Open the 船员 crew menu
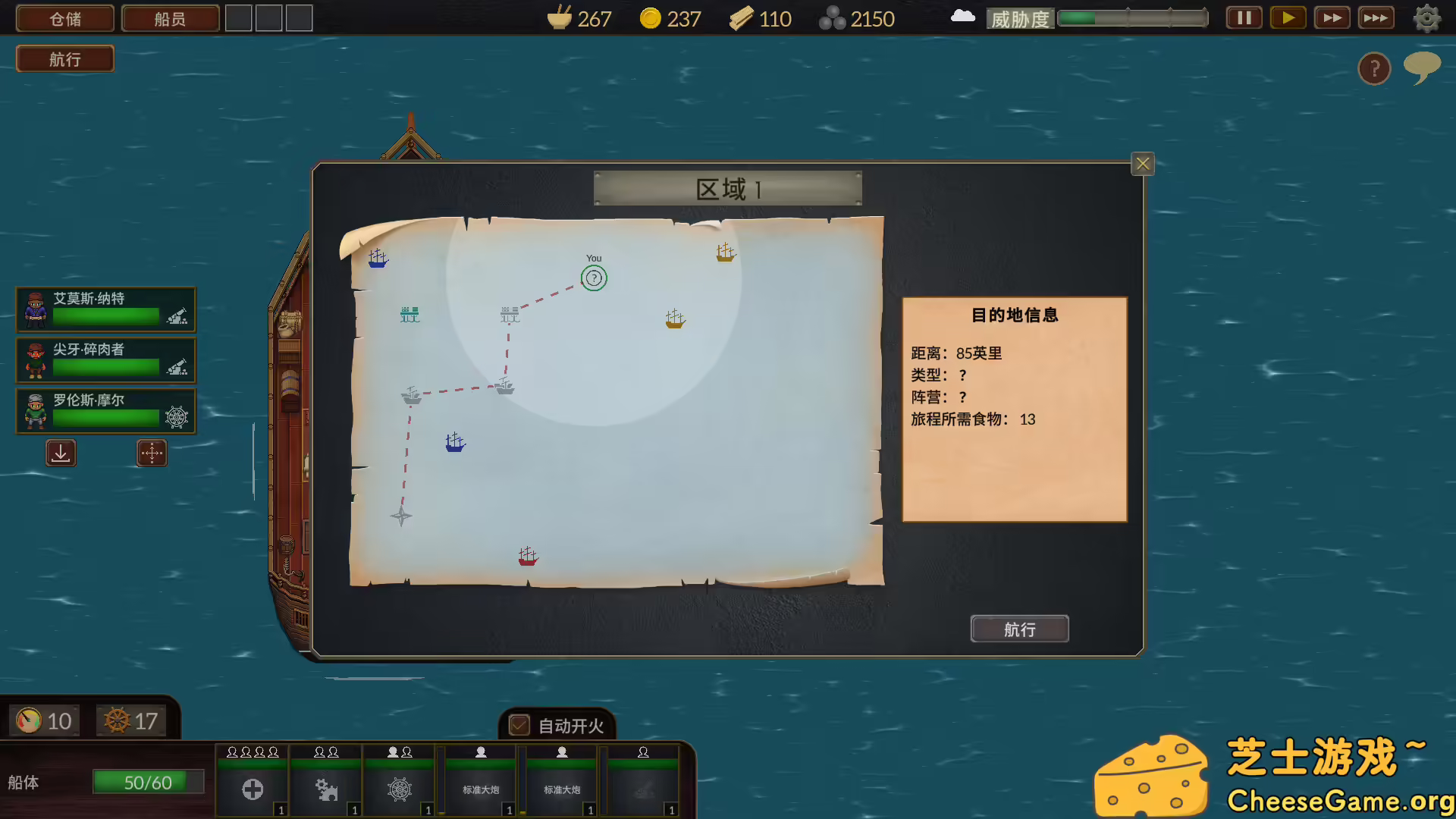 point(170,17)
